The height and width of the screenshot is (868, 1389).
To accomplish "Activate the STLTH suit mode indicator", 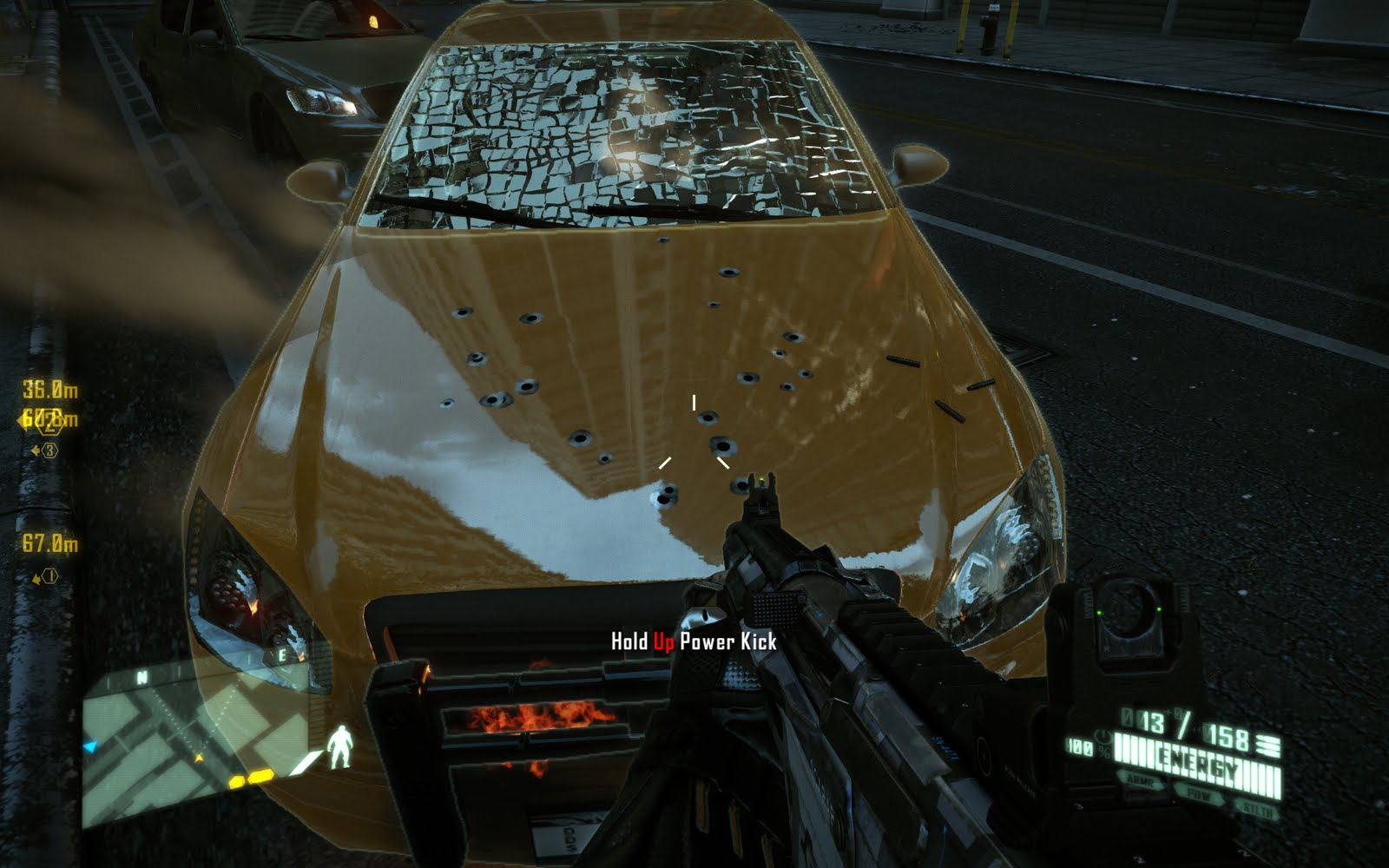I will click(1255, 809).
